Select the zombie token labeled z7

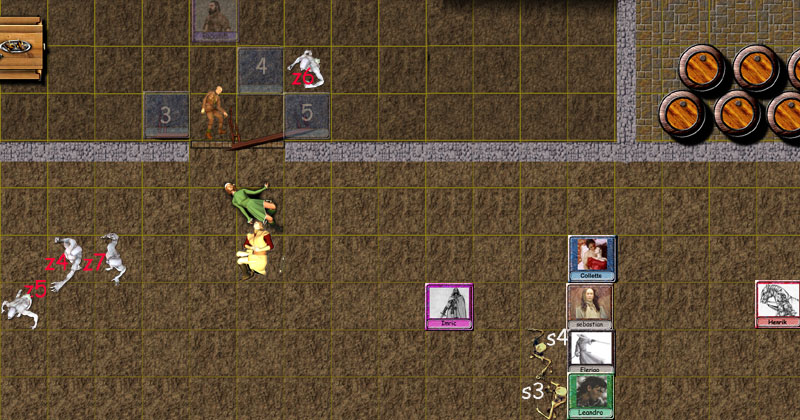pos(112,256)
